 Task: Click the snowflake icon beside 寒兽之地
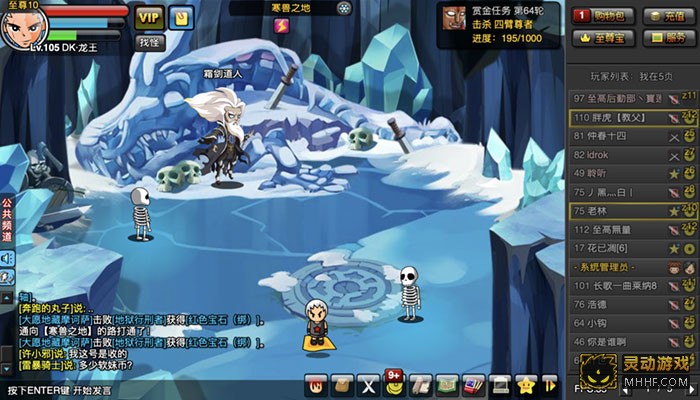pos(343,9)
